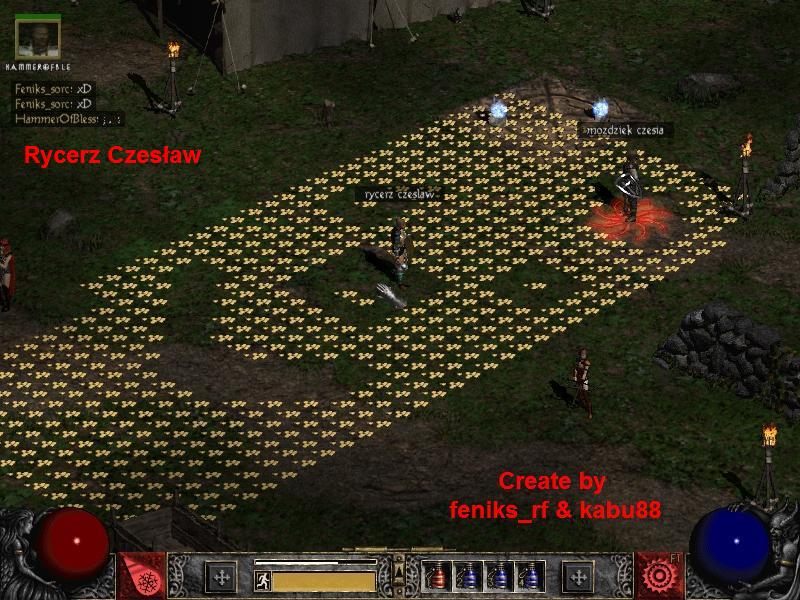
Task: Select the HammerOfBle party member portrait
Action: pyautogui.click(x=38, y=36)
